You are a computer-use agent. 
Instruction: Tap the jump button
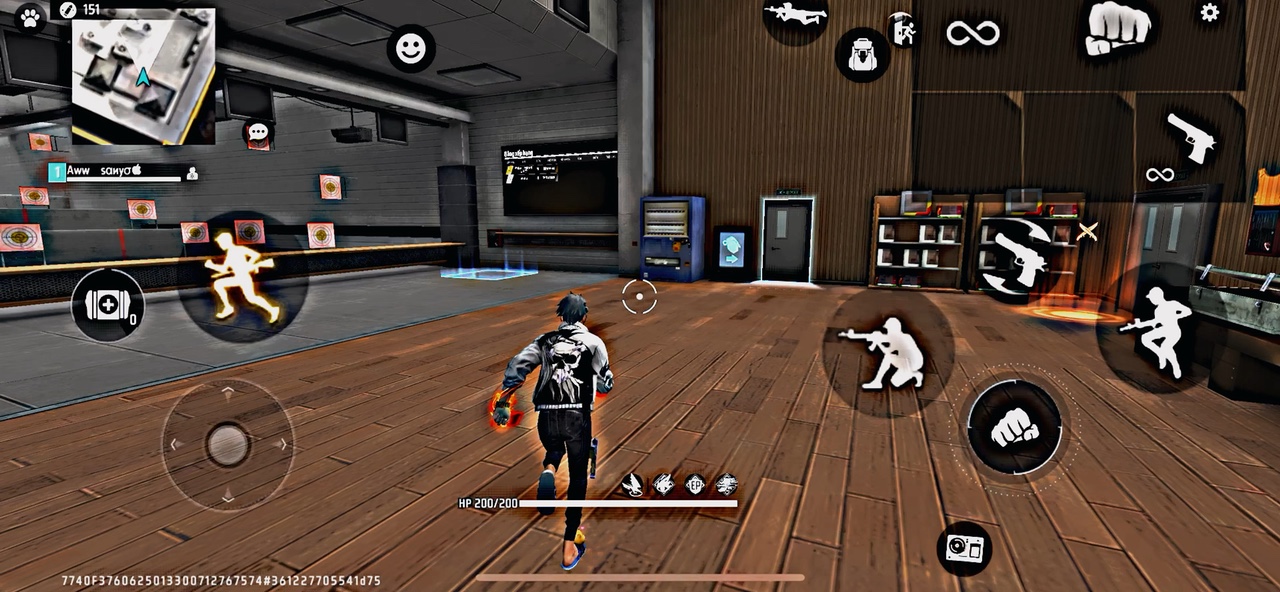pos(1156,332)
